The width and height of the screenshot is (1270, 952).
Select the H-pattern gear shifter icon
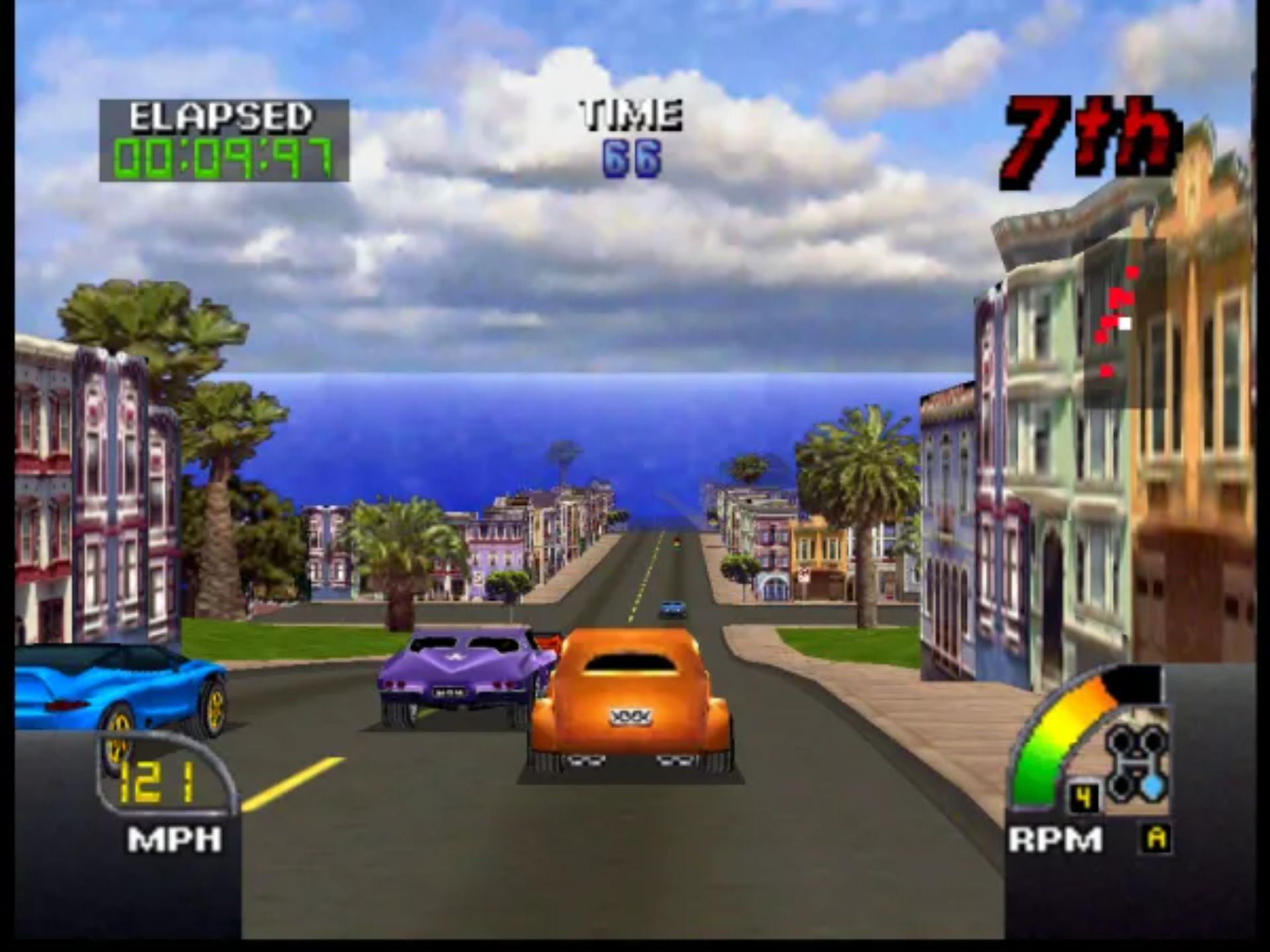tap(1136, 762)
